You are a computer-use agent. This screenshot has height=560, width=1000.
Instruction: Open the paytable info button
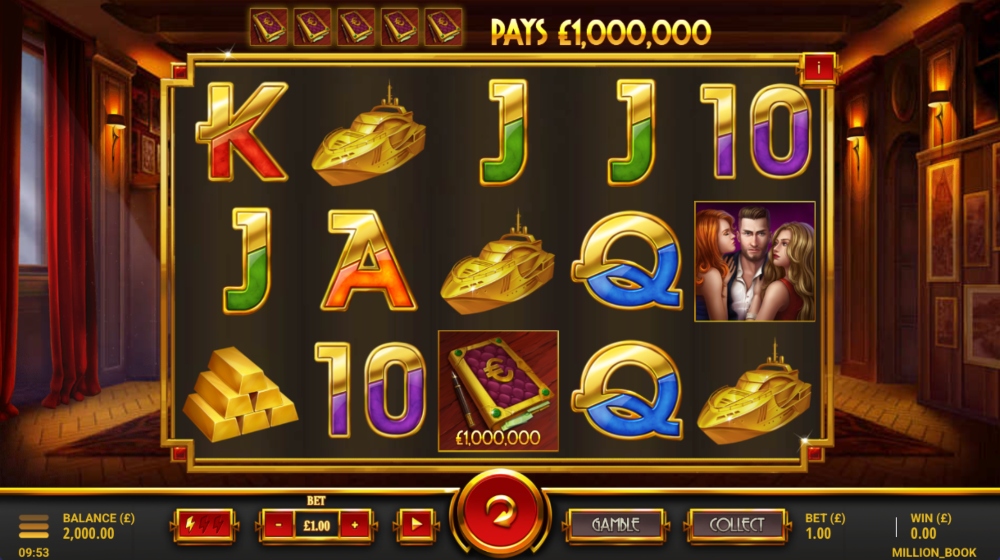point(819,68)
